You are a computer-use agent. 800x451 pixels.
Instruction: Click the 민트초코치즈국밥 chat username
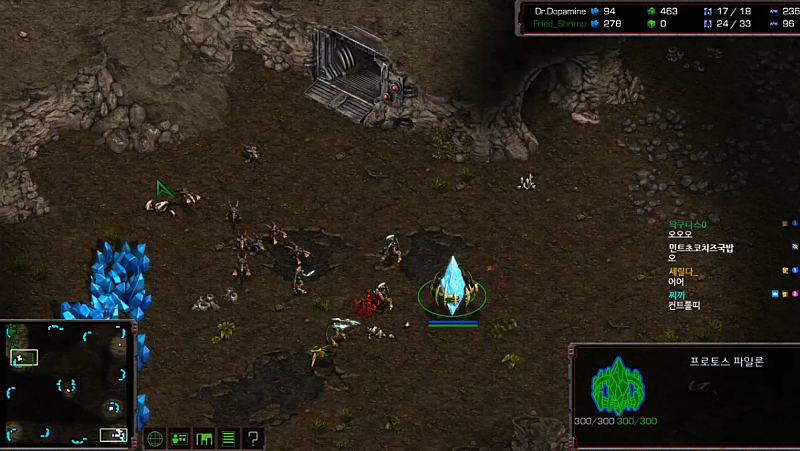(701, 247)
